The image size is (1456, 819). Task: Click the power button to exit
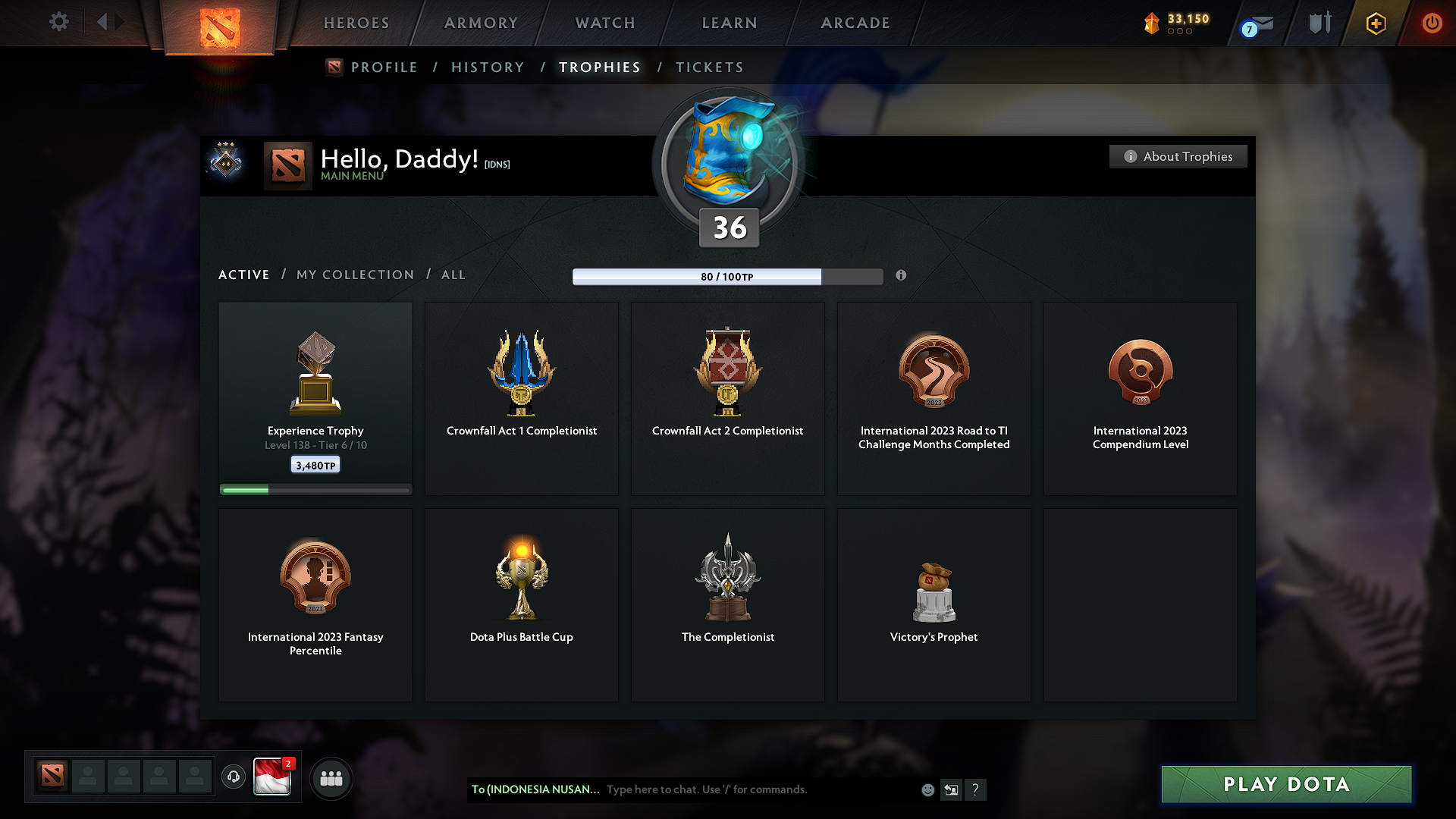click(1432, 23)
